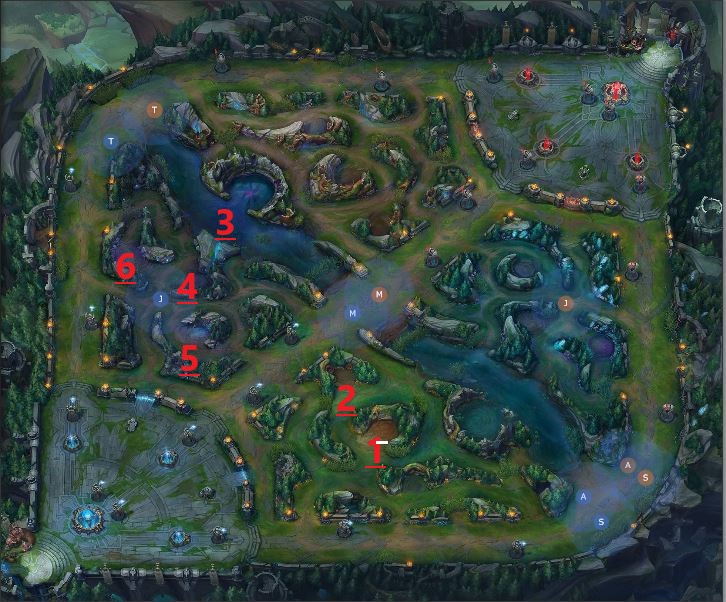The image size is (726, 602).
Task: Click the red number 3 map marker
Action: click(x=225, y=223)
